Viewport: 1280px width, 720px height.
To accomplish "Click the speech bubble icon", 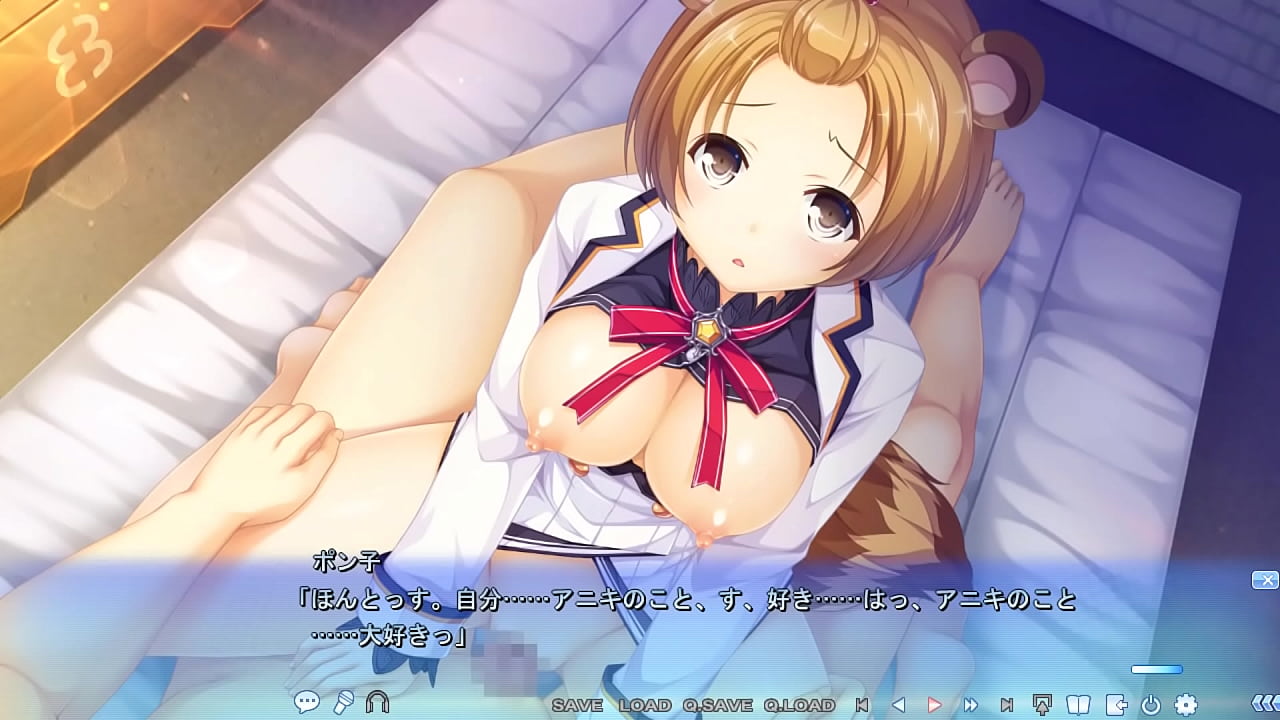I will [307, 703].
